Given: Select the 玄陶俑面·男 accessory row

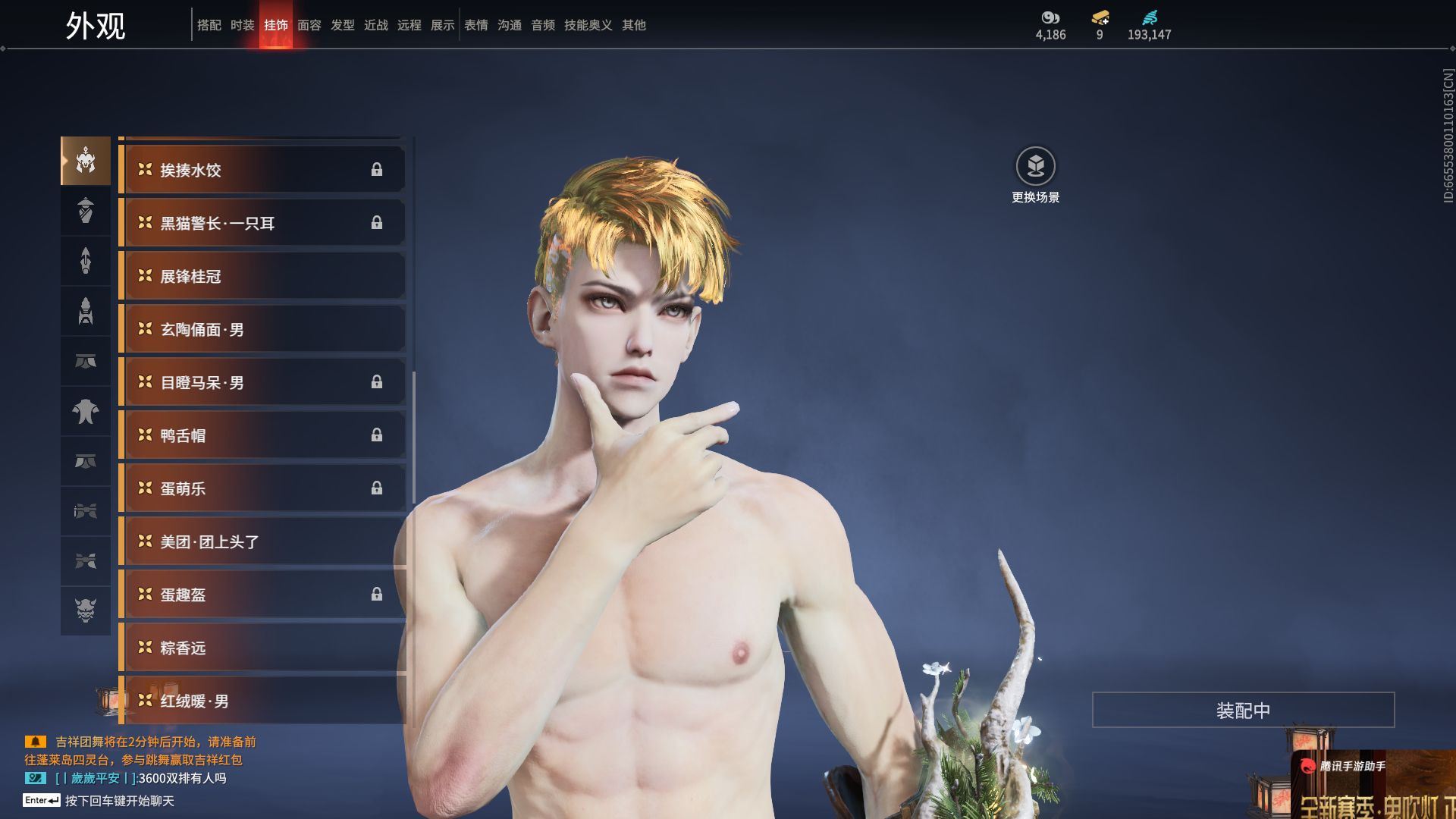Looking at the screenshot, I should [x=262, y=329].
